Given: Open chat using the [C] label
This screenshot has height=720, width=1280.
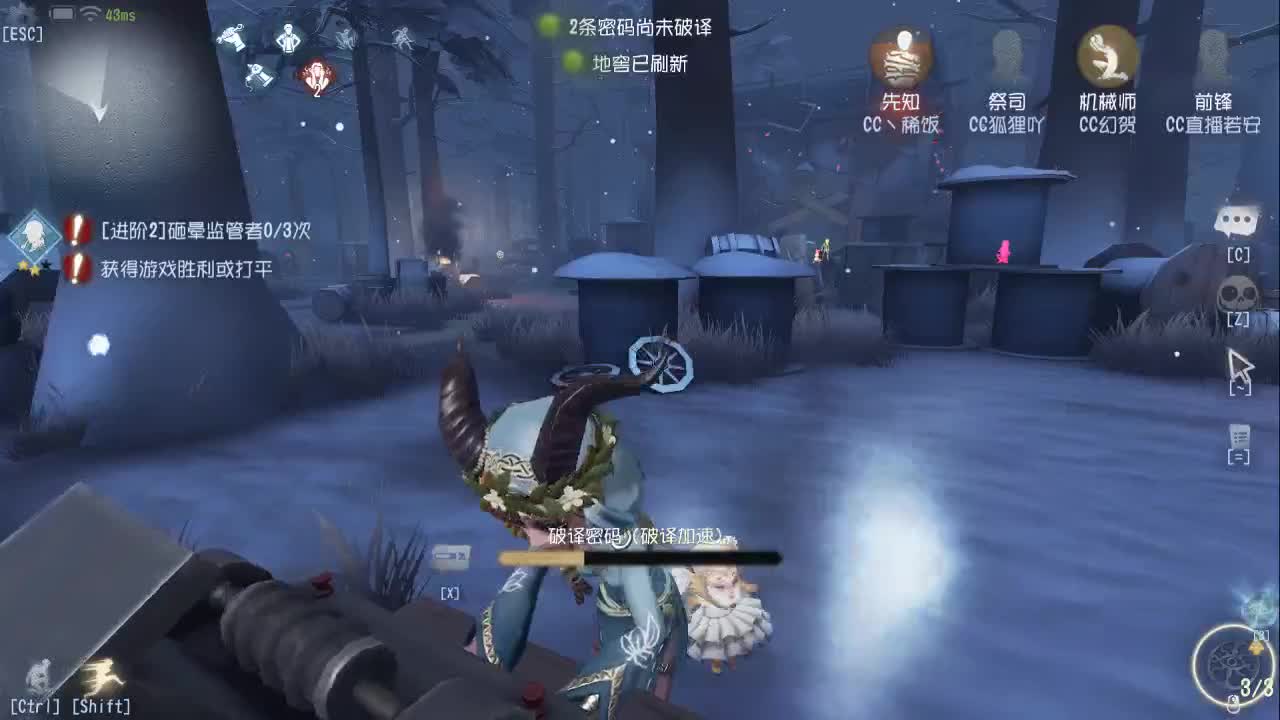Looking at the screenshot, I should (x=1239, y=255).
